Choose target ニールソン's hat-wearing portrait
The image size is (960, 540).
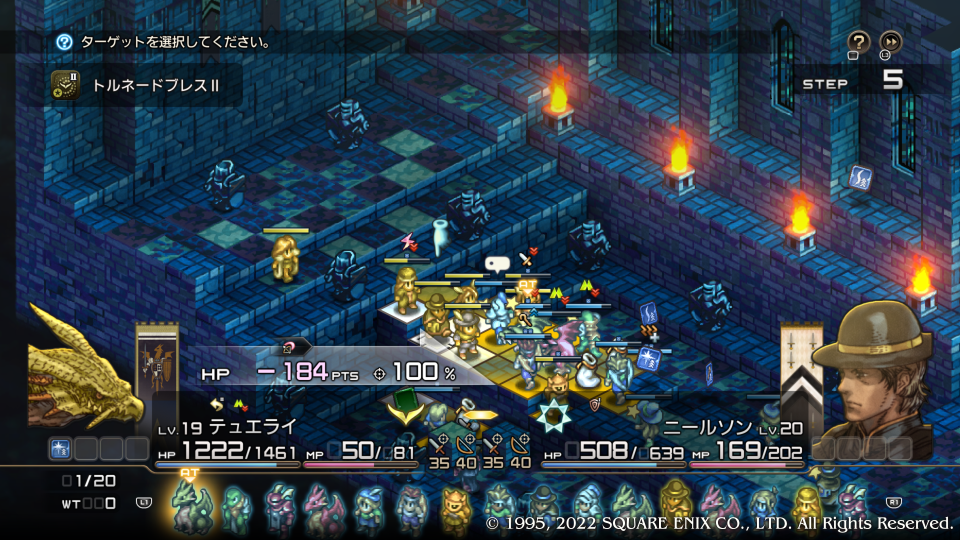pyautogui.click(x=872, y=365)
